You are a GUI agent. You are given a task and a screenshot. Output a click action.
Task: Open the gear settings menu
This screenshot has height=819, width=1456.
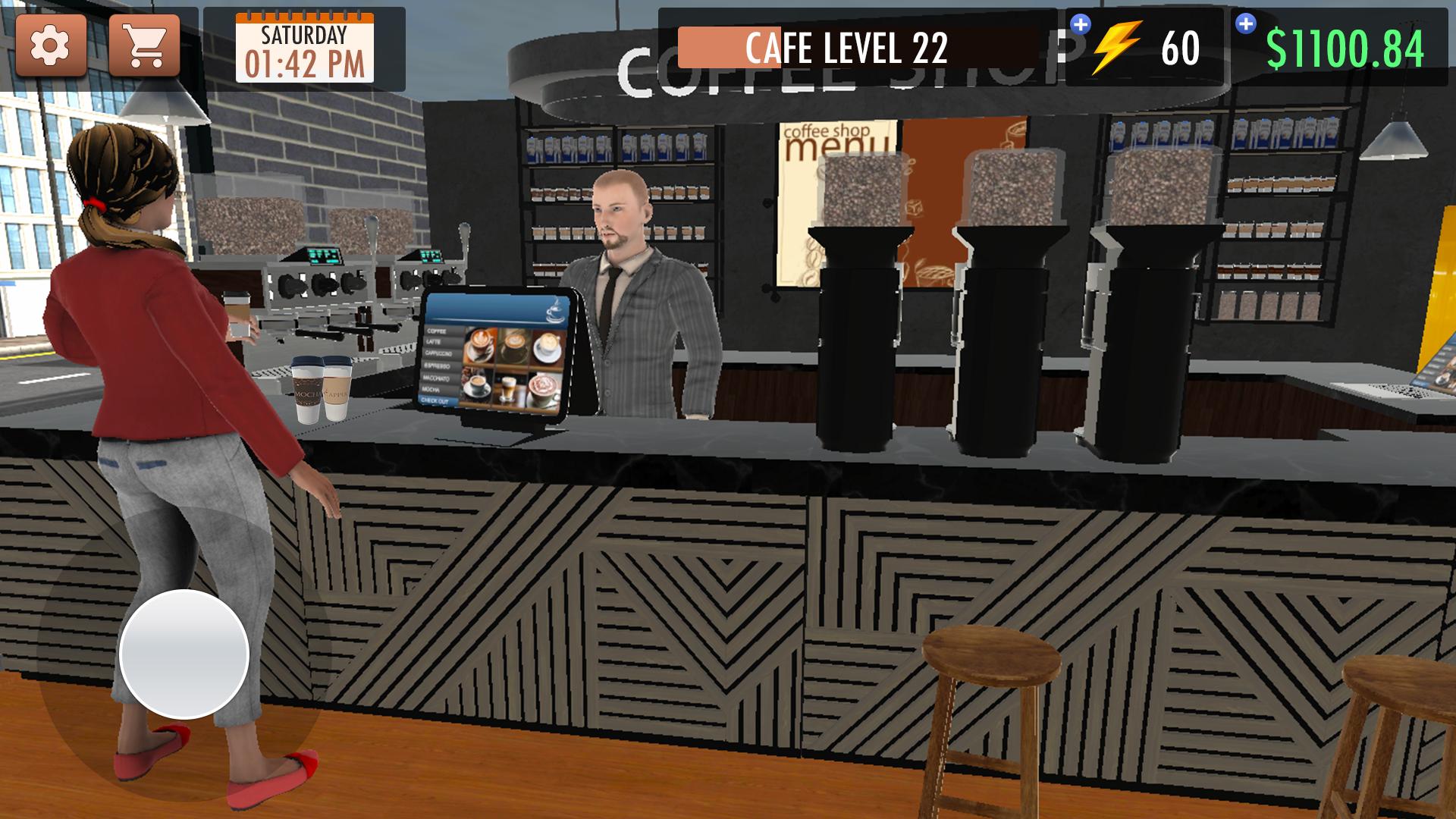tap(50, 45)
